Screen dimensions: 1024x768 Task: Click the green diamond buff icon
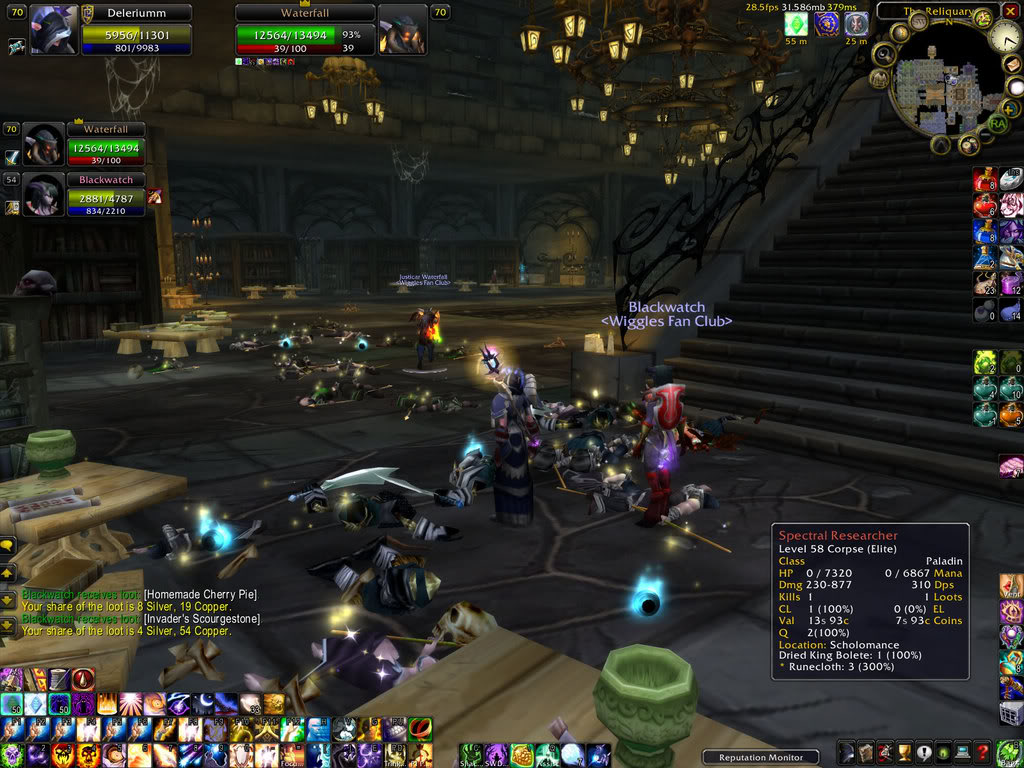point(796,24)
